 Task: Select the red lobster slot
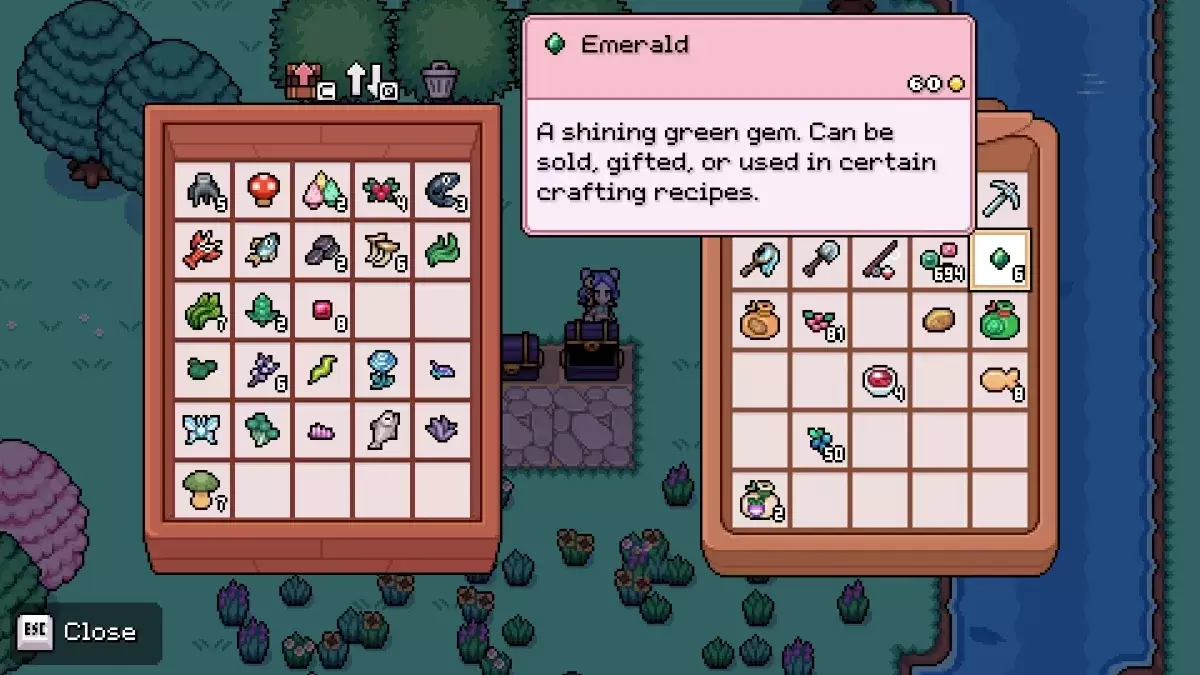[203, 250]
